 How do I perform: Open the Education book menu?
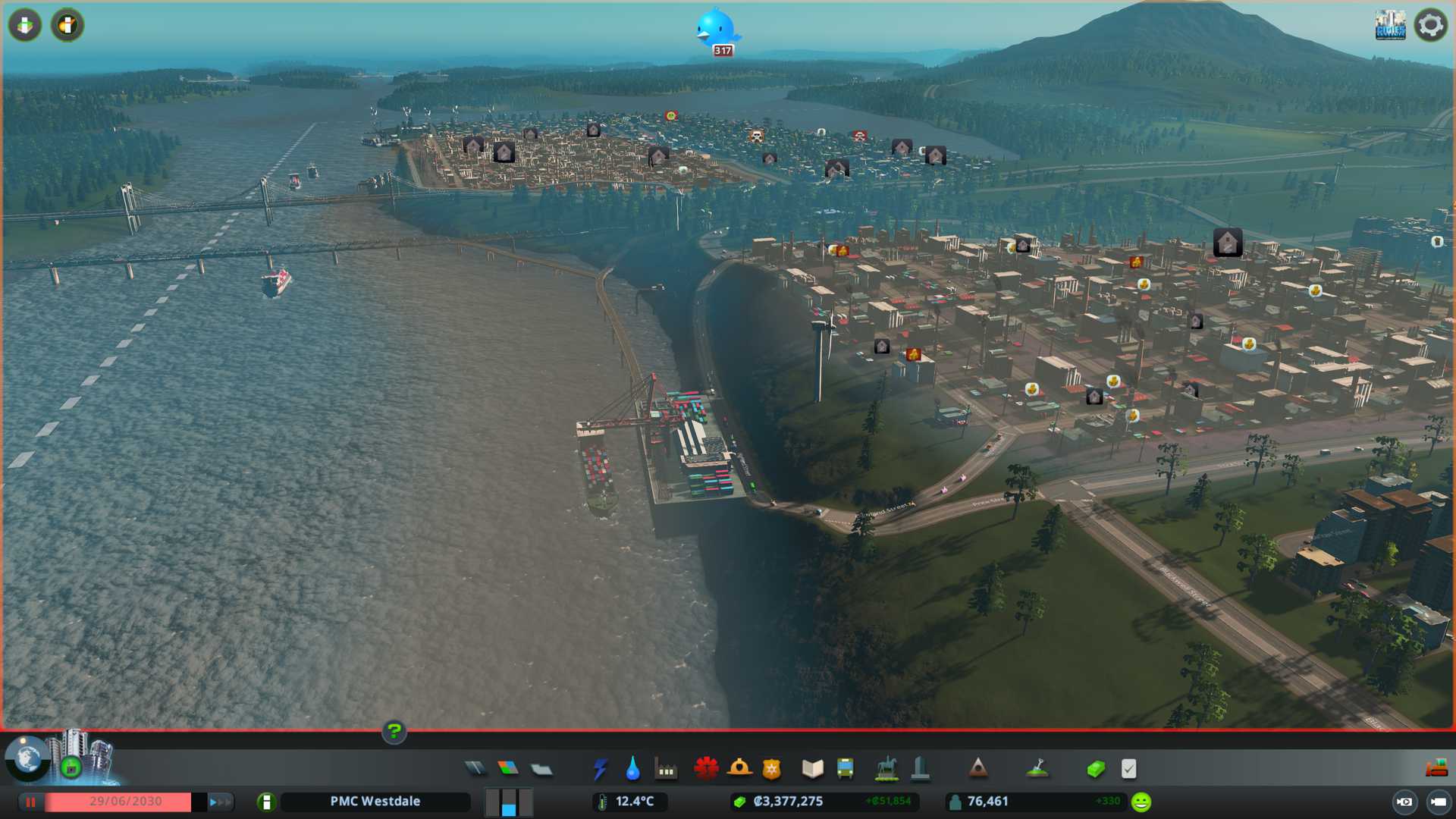pyautogui.click(x=812, y=769)
